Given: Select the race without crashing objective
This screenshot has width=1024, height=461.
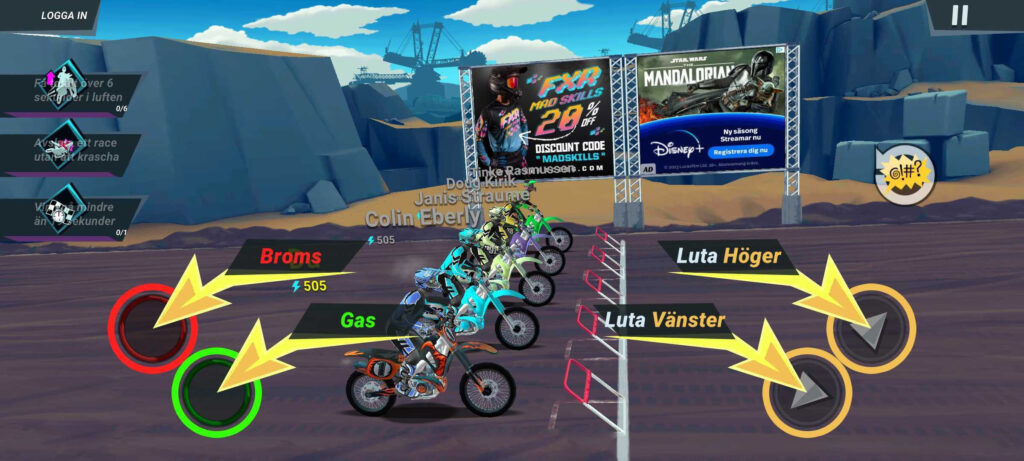Looking at the screenshot, I should (x=68, y=154).
